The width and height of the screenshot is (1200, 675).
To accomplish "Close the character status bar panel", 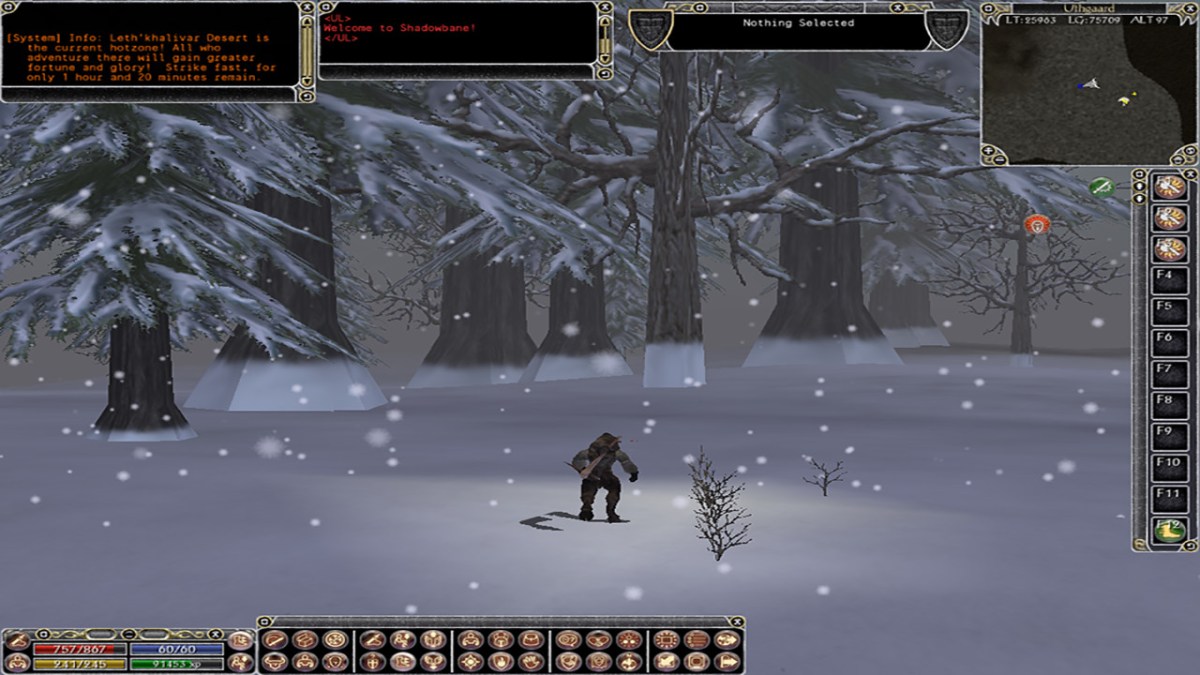I will pyautogui.click(x=214, y=634).
